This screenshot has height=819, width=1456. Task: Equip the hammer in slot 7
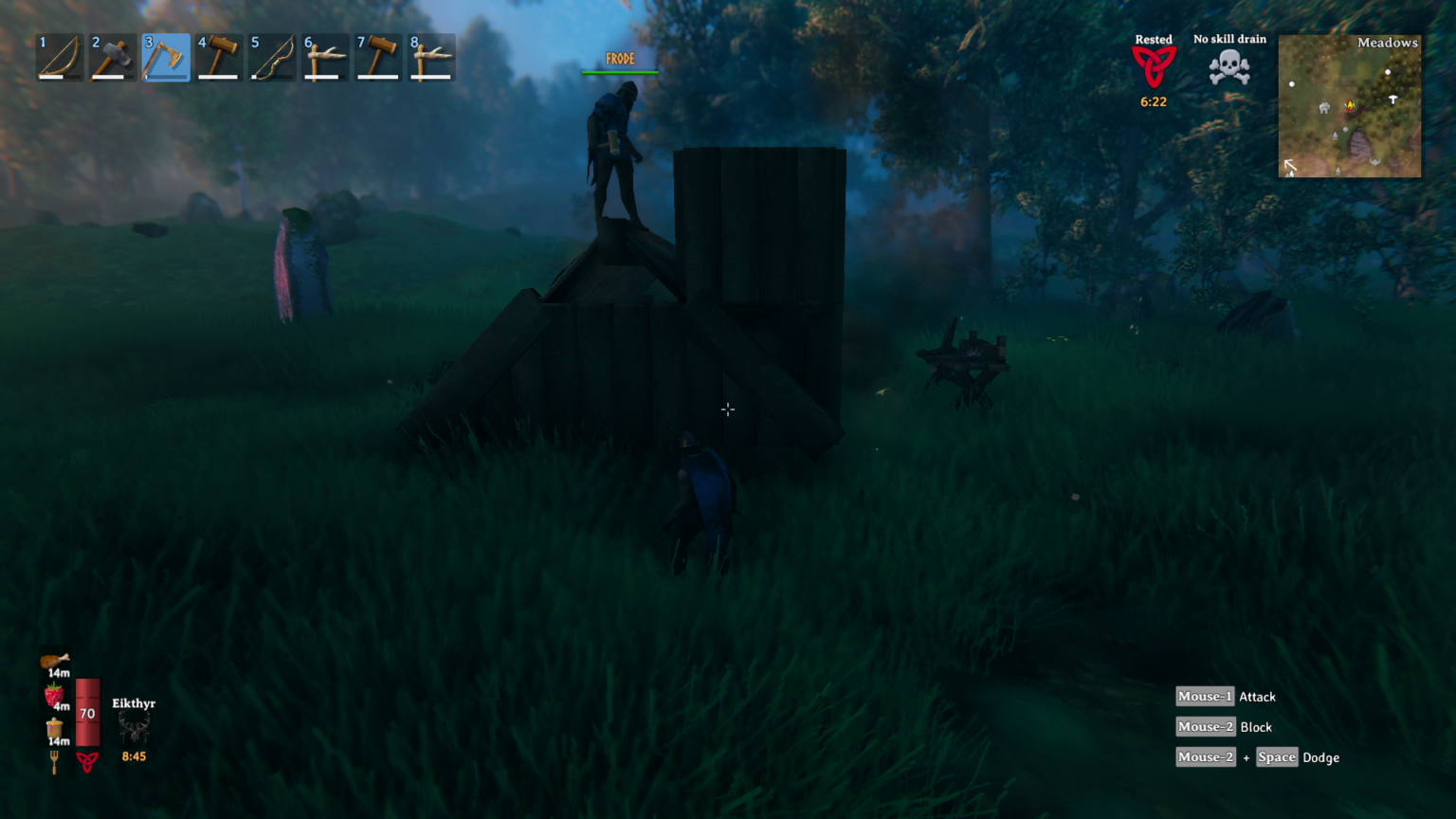point(378,57)
